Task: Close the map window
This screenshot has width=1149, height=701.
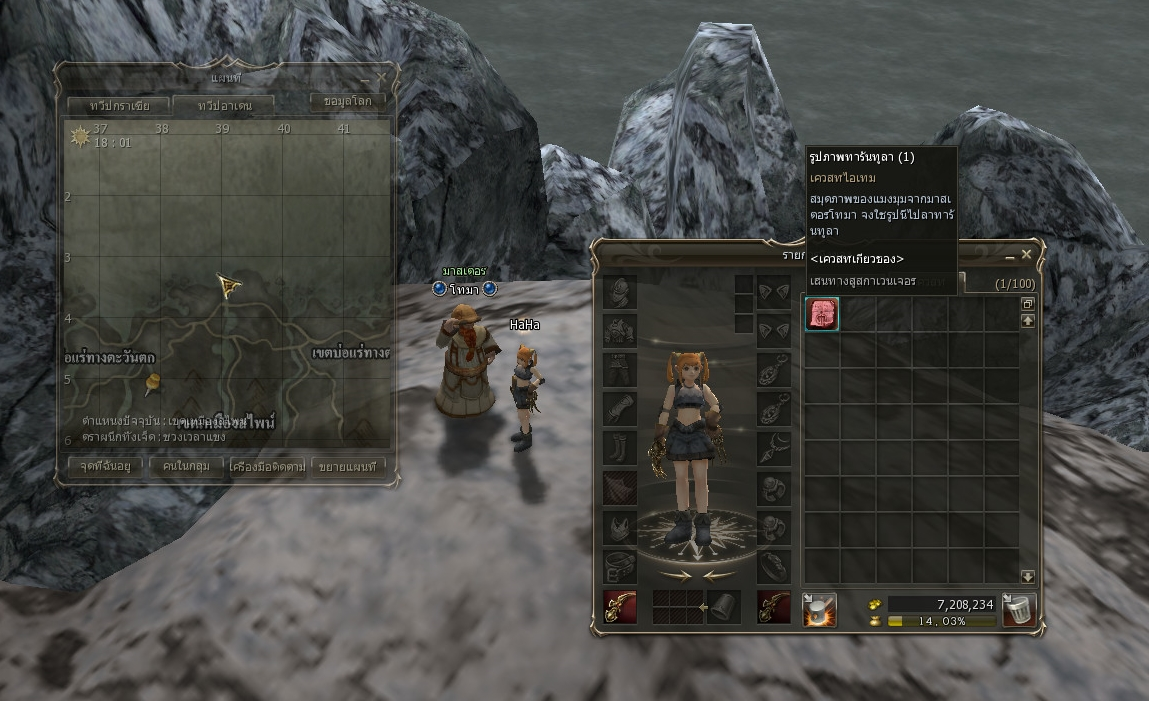Action: (381, 77)
